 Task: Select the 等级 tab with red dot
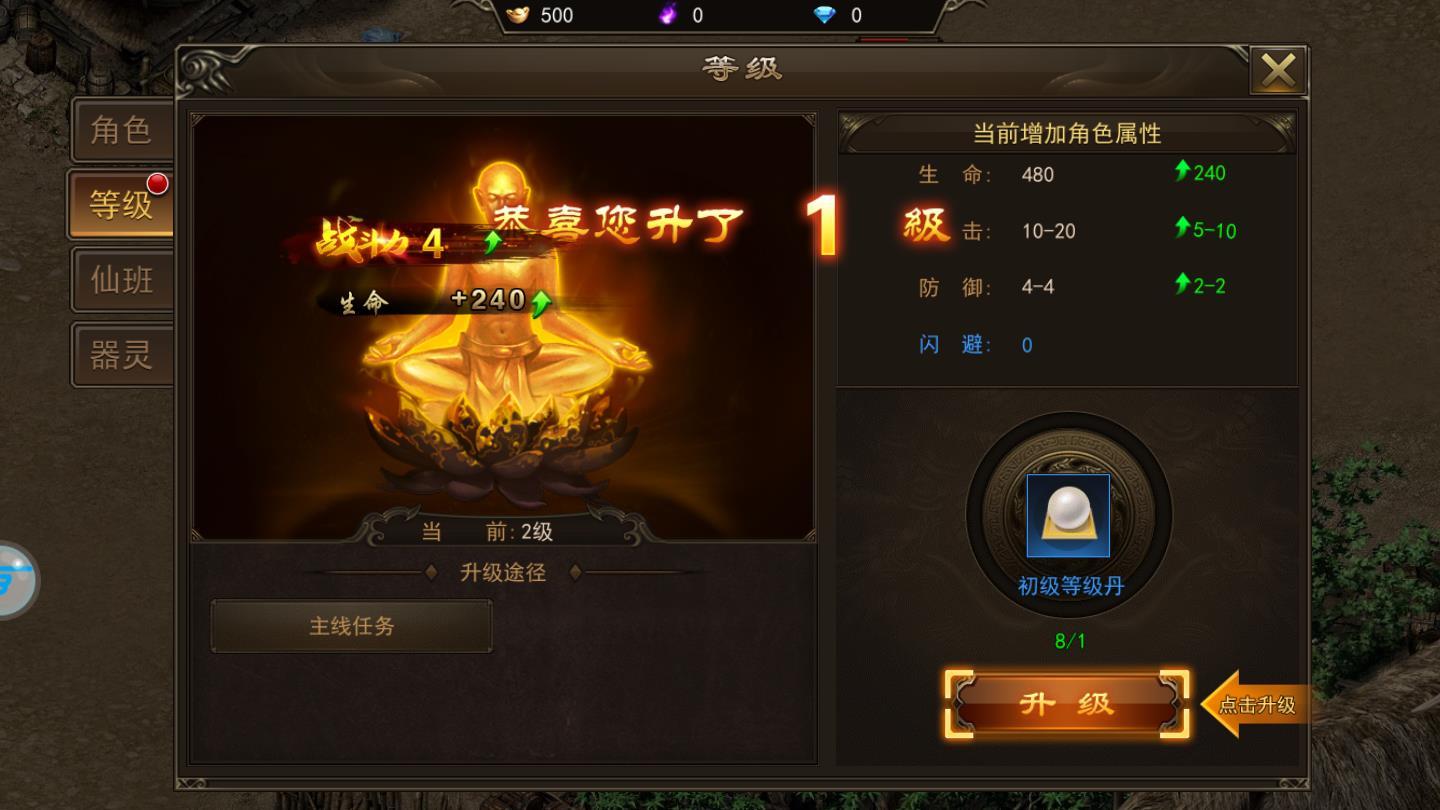[x=120, y=204]
